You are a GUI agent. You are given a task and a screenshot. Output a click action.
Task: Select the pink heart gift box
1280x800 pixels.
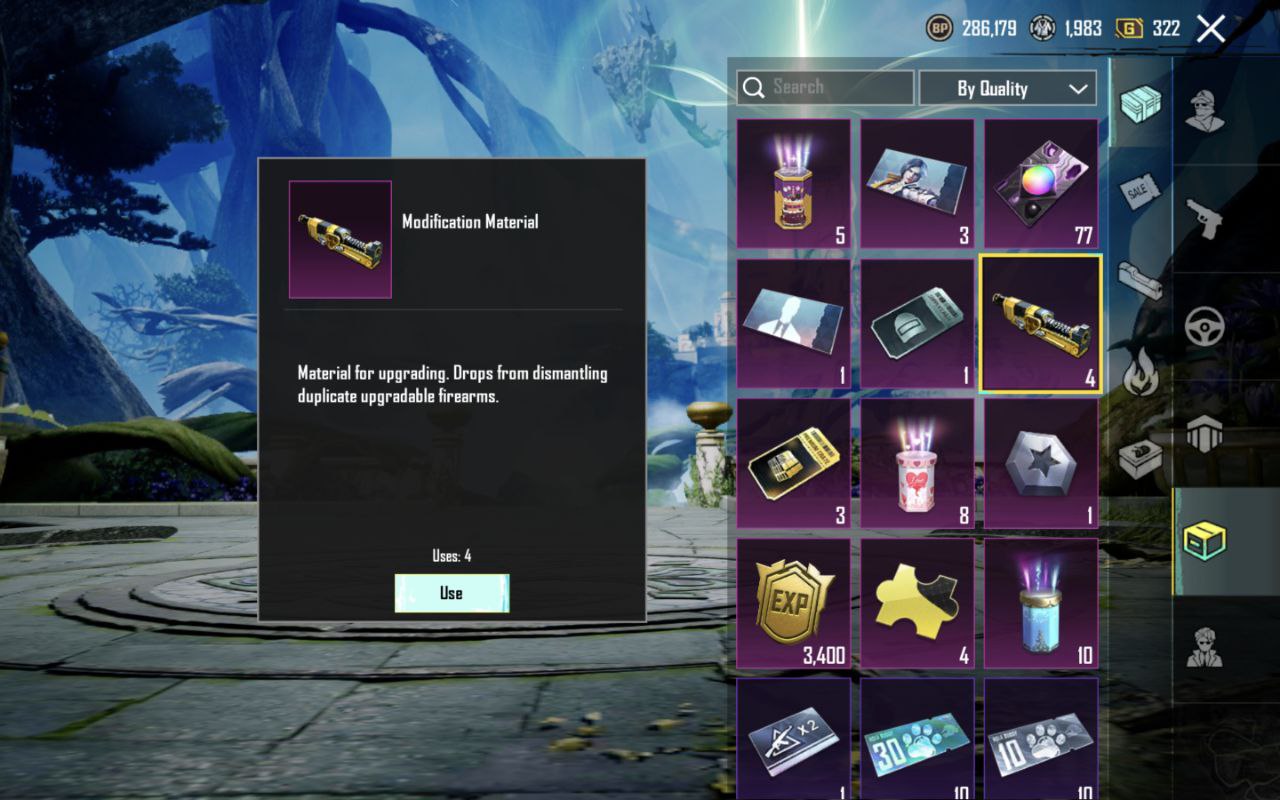coord(917,464)
